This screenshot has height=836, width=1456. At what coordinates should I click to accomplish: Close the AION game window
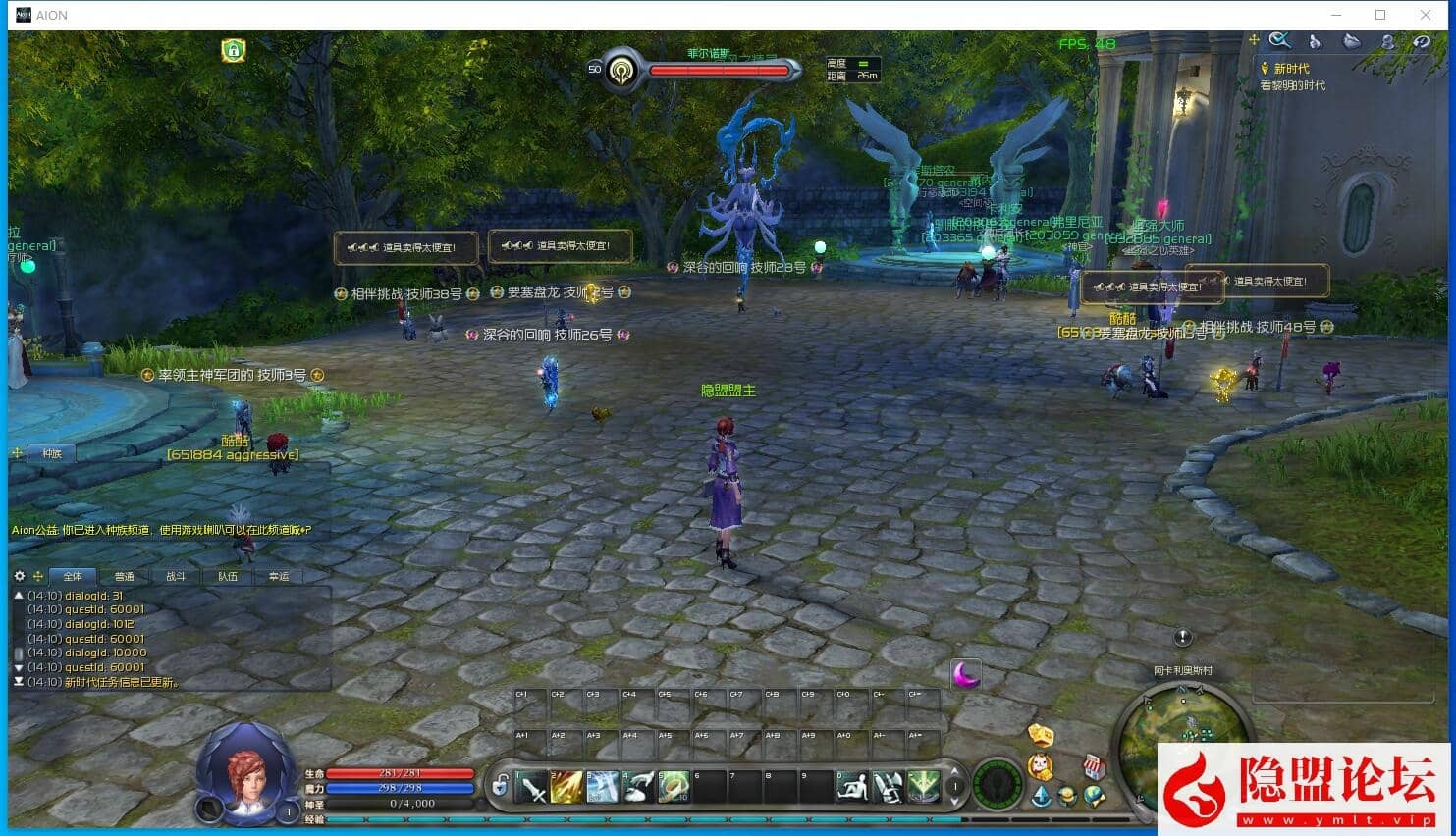[1426, 15]
